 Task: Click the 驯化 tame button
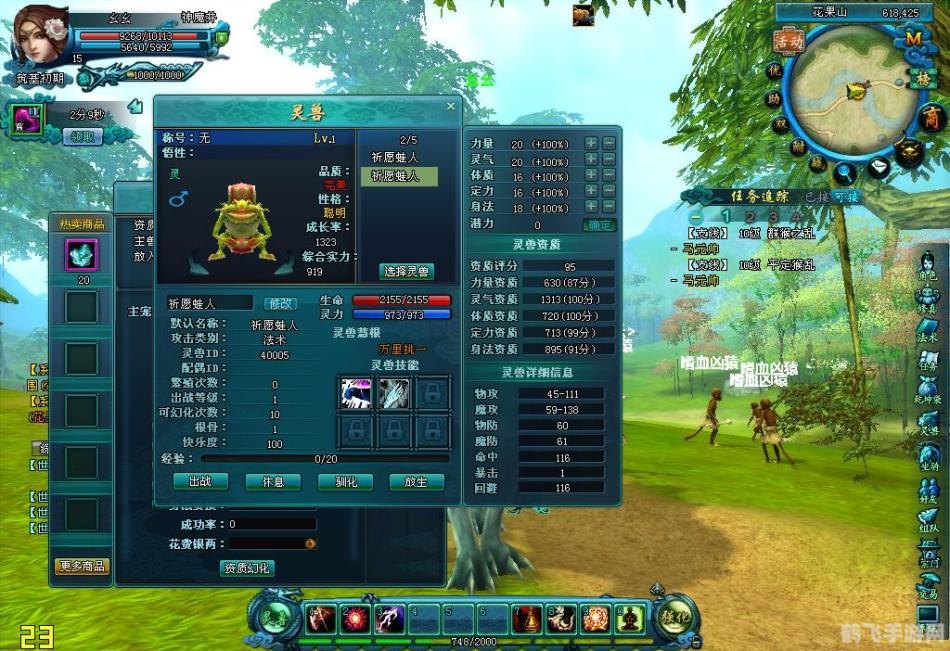(x=345, y=481)
